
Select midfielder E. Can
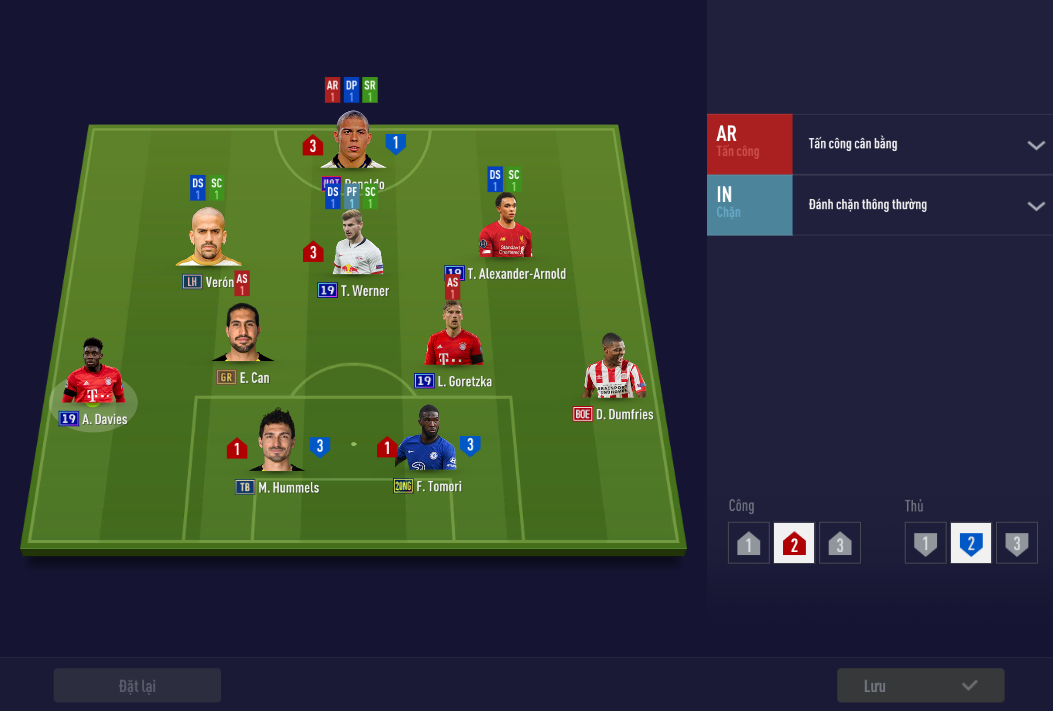click(241, 335)
